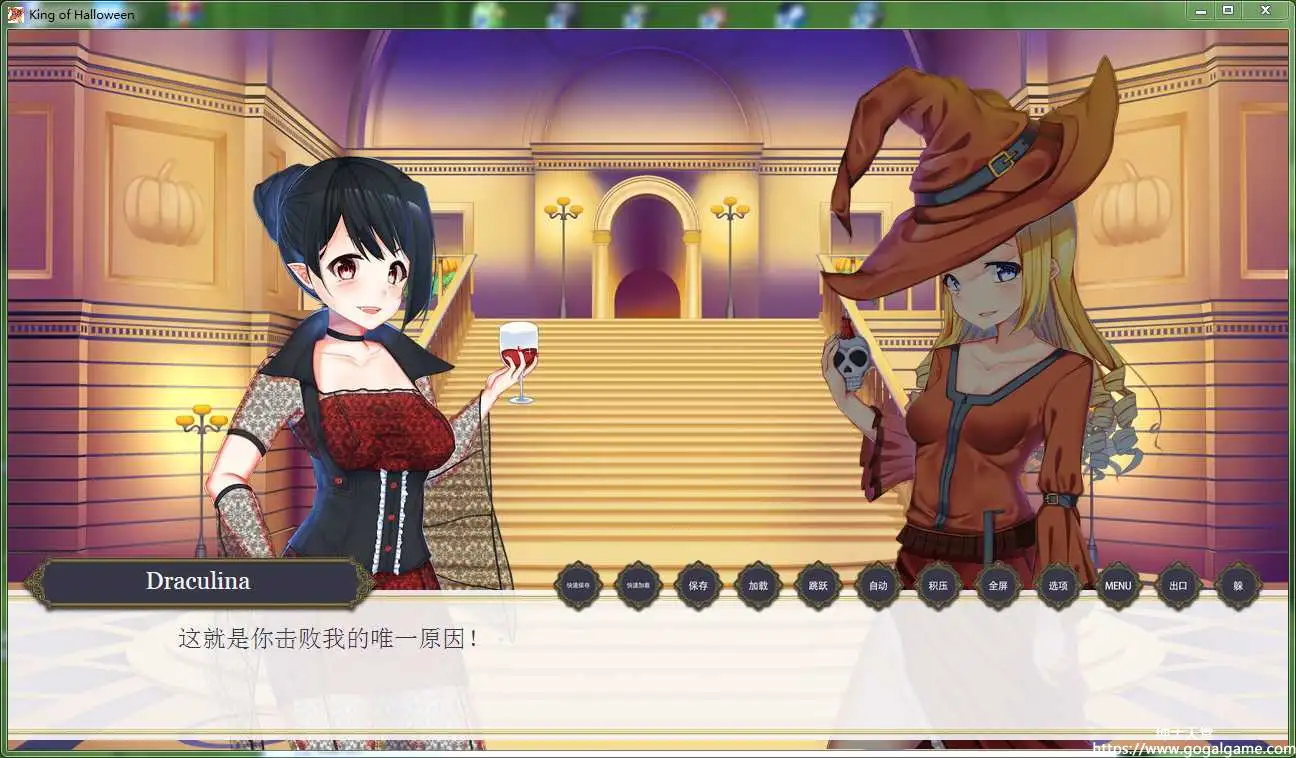Click the 快速保存 (quick save) button
This screenshot has width=1296, height=758.
(578, 588)
